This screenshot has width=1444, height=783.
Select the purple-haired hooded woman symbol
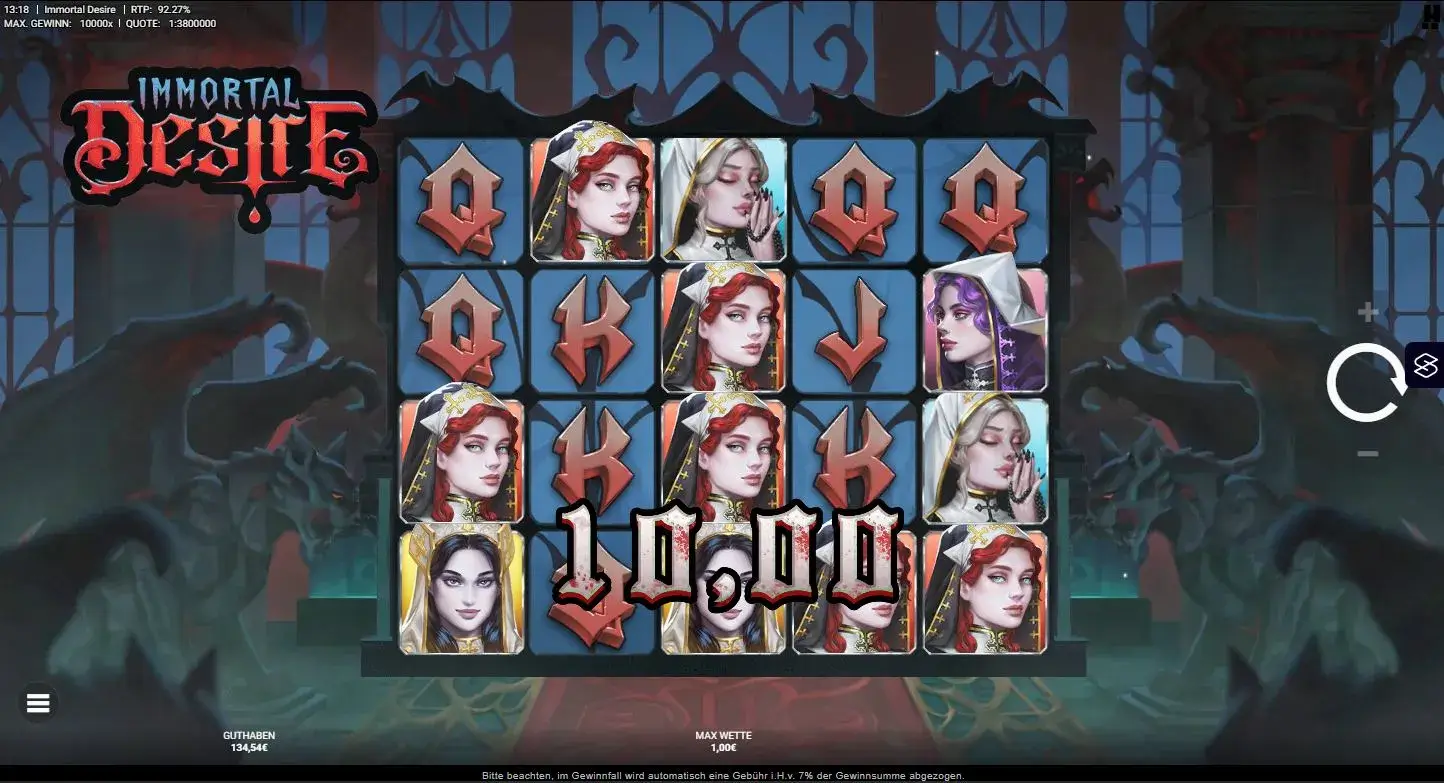point(986,330)
